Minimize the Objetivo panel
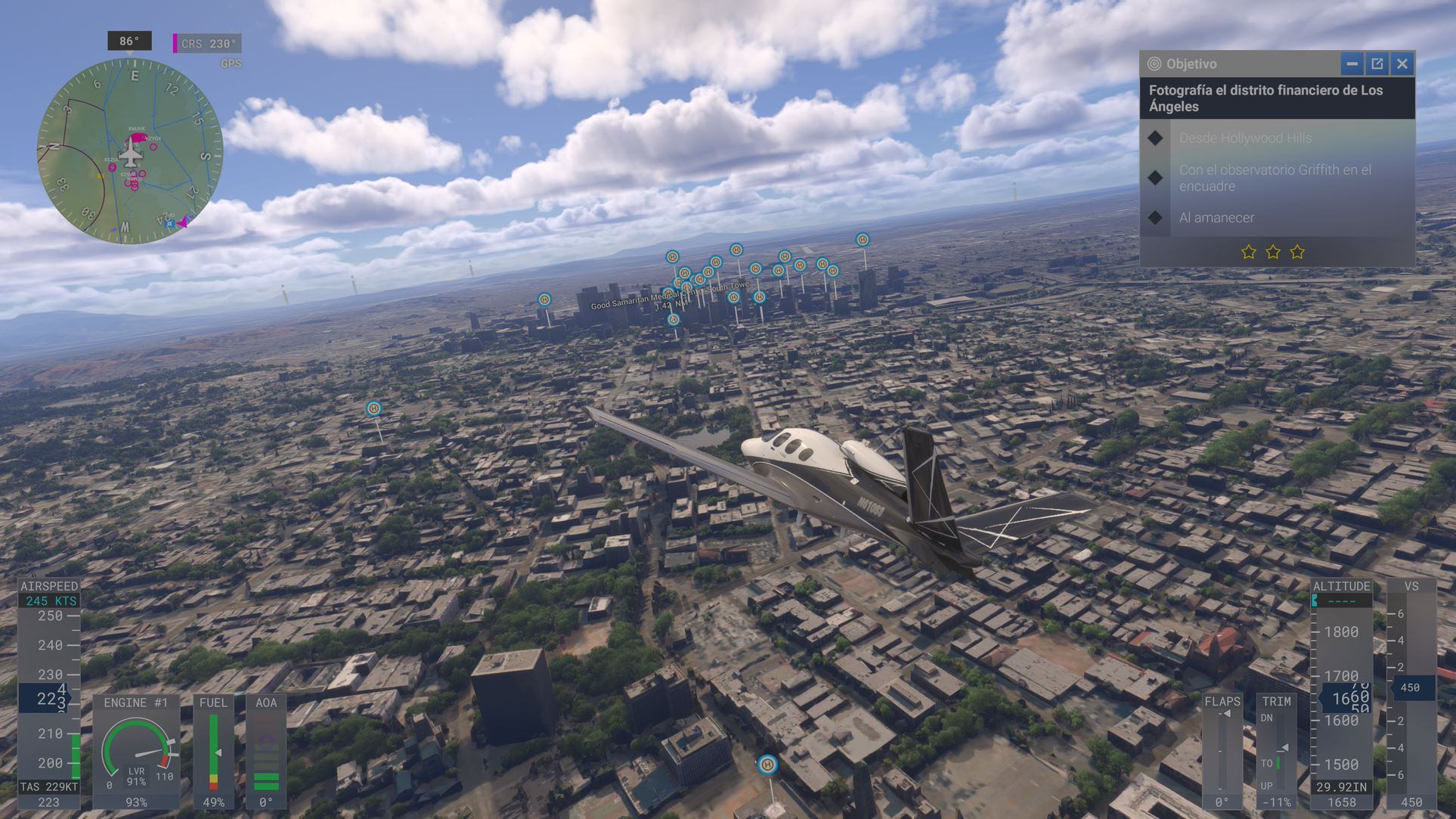 point(1352,64)
